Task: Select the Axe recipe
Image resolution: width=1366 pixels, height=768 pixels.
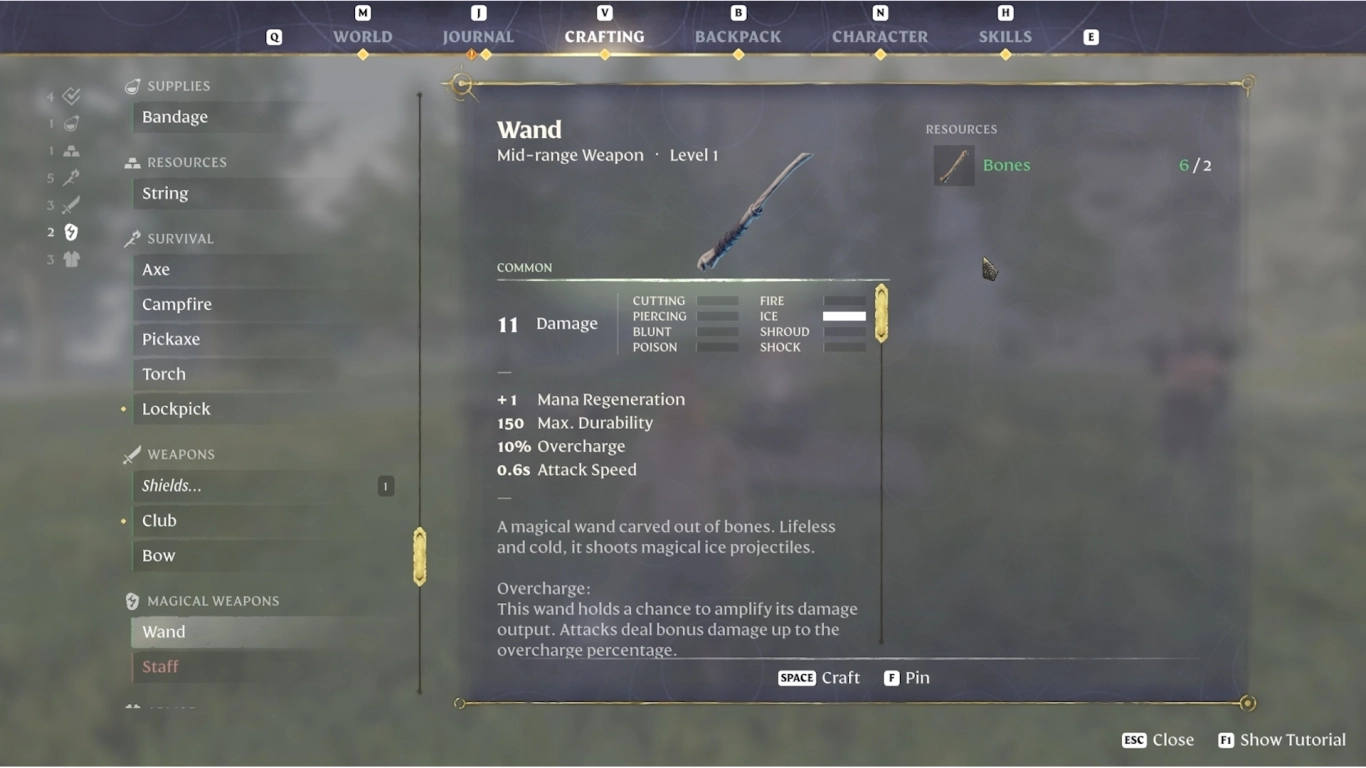Action: click(156, 270)
